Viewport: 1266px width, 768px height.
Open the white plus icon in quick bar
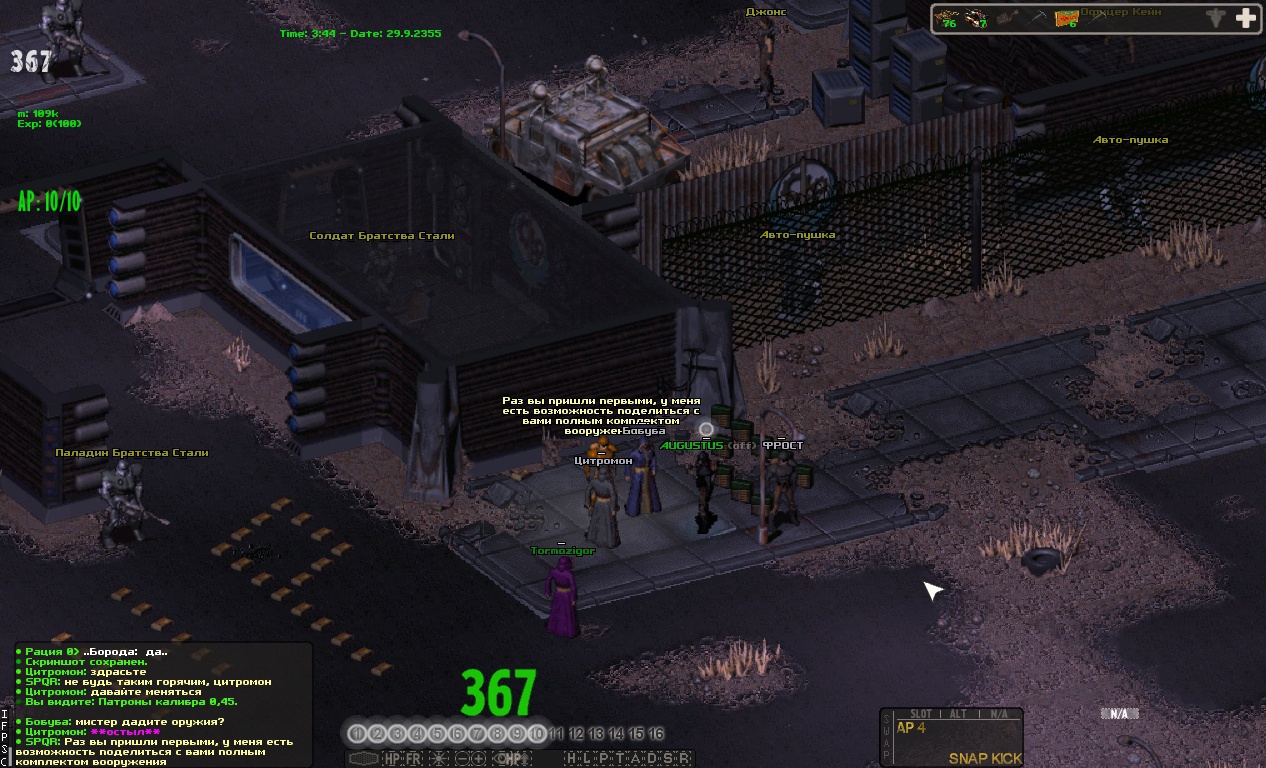click(x=1245, y=18)
